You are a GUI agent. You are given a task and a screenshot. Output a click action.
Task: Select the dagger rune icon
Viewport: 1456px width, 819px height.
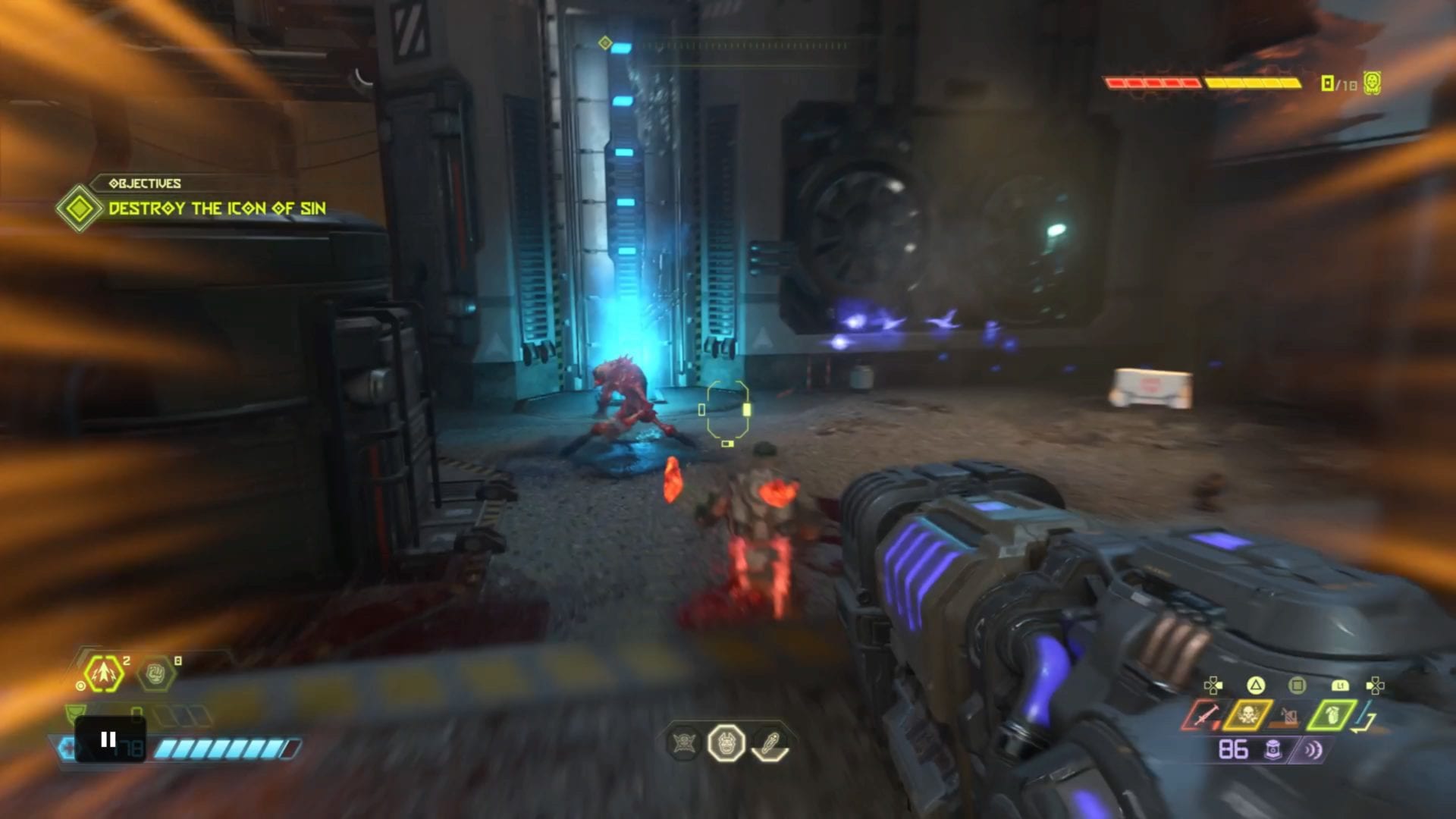pos(770,743)
